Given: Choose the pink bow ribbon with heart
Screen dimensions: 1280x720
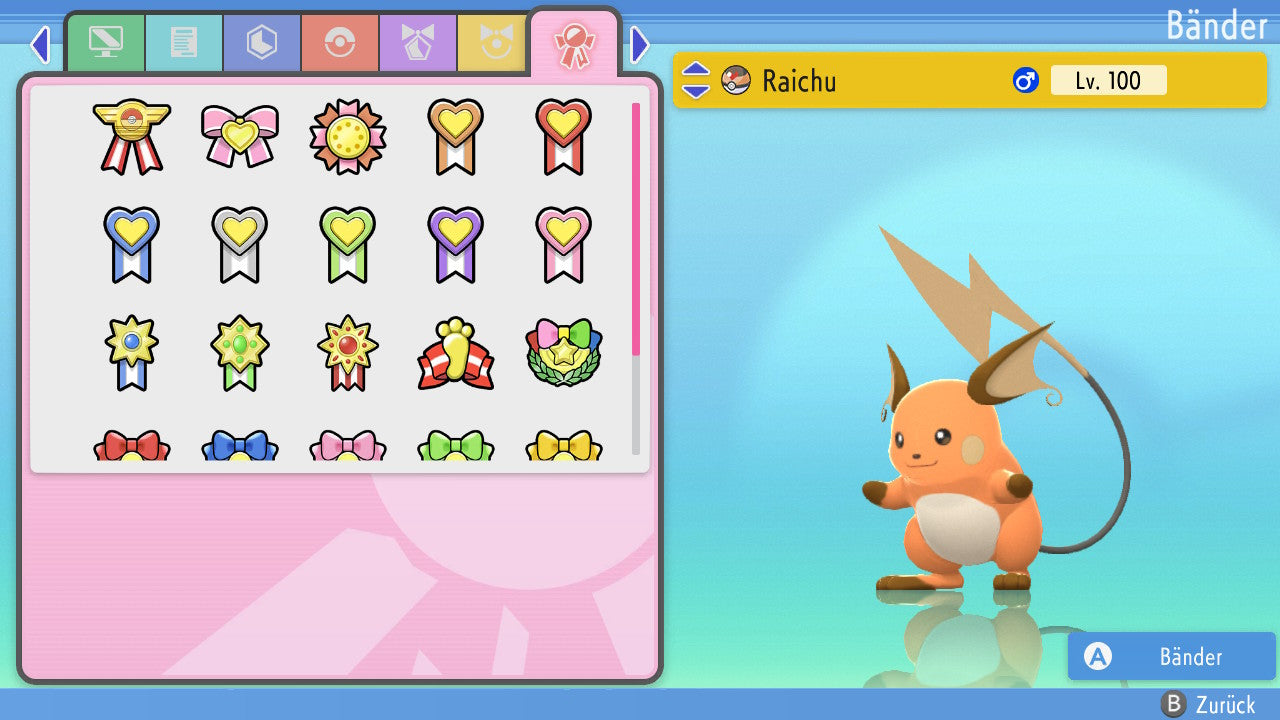Looking at the screenshot, I should [x=239, y=135].
